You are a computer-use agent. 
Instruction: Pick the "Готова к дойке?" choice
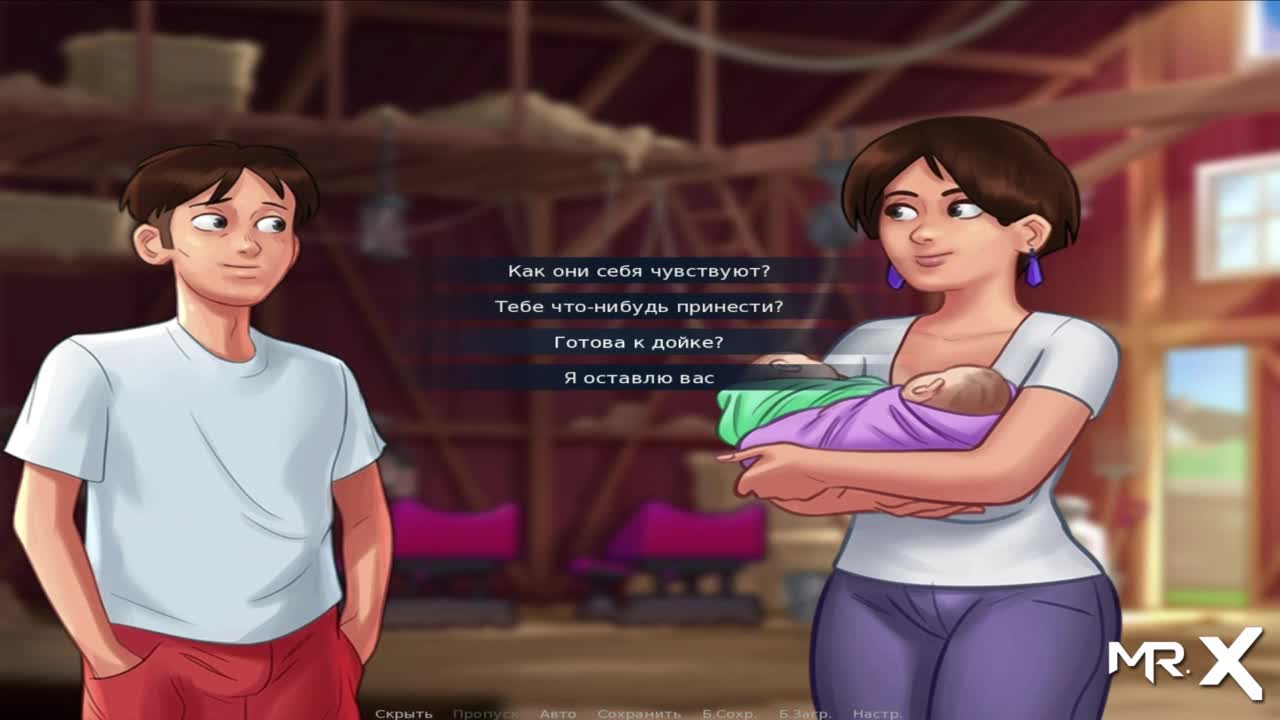click(x=639, y=343)
